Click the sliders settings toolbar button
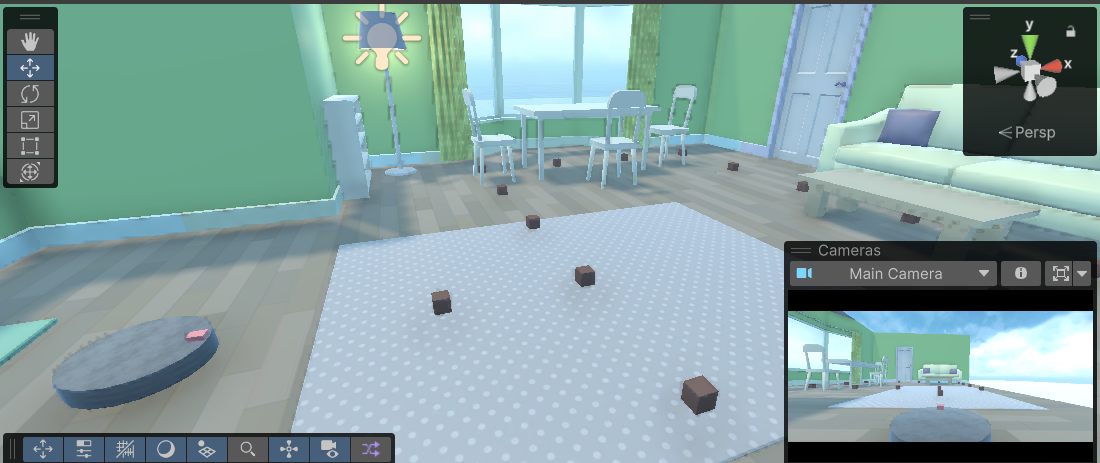The width and height of the screenshot is (1100, 463). point(84,449)
